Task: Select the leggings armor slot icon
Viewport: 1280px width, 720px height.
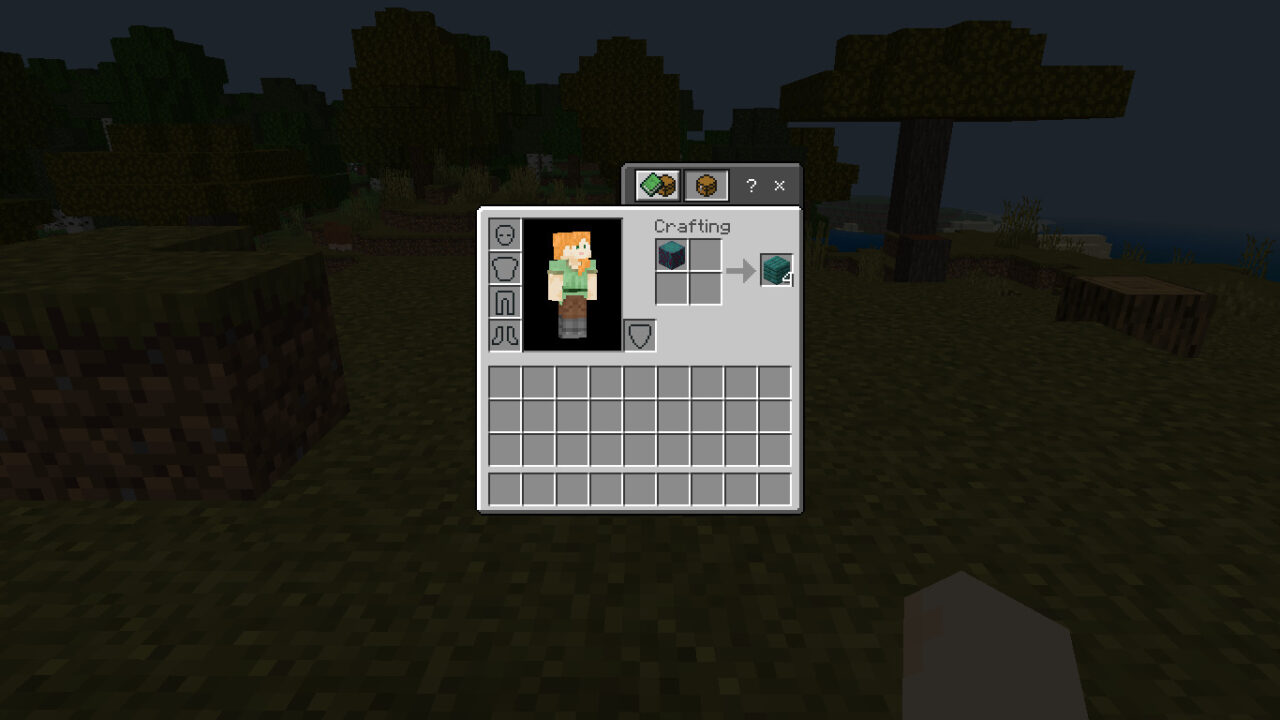Action: click(x=505, y=301)
